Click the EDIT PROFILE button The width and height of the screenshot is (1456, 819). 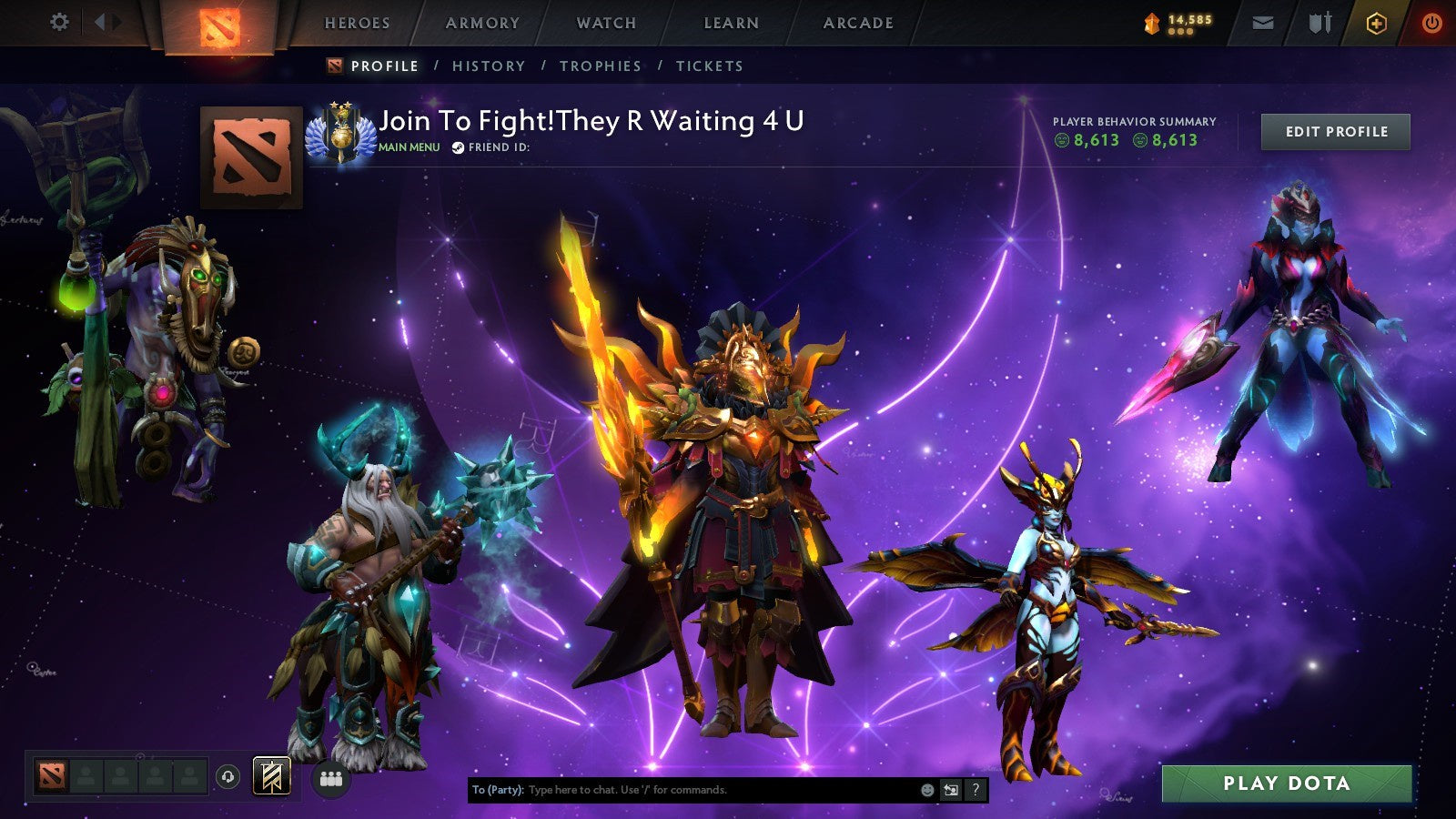click(1334, 131)
